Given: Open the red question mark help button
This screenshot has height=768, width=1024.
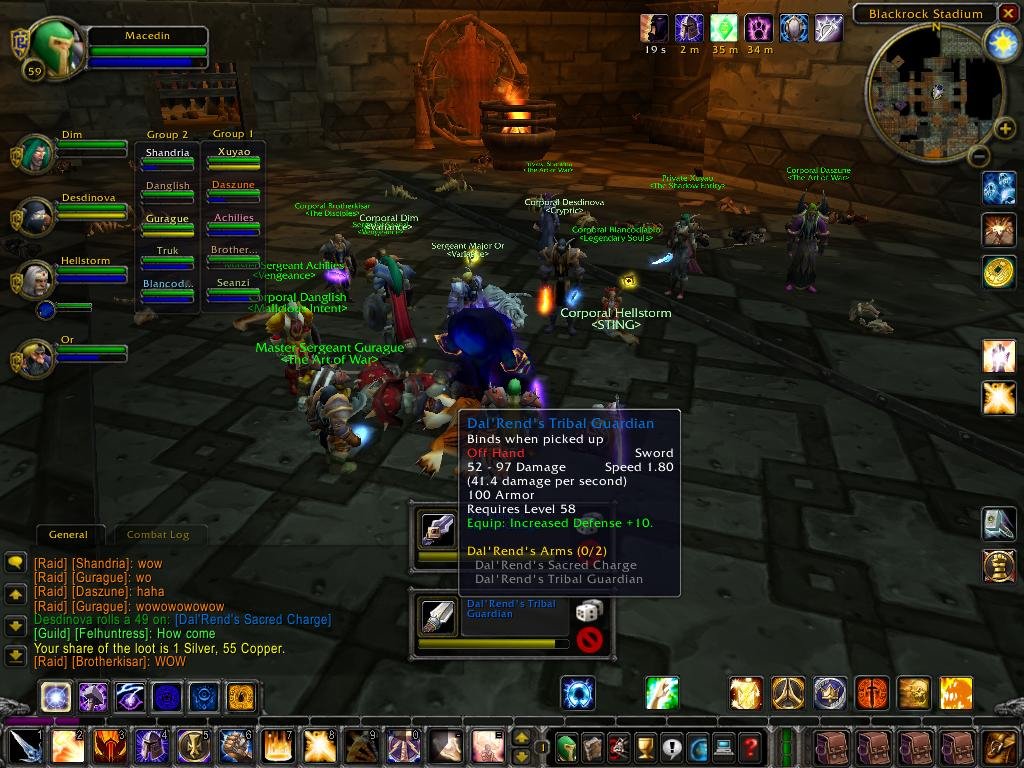Looking at the screenshot, I should [x=750, y=747].
